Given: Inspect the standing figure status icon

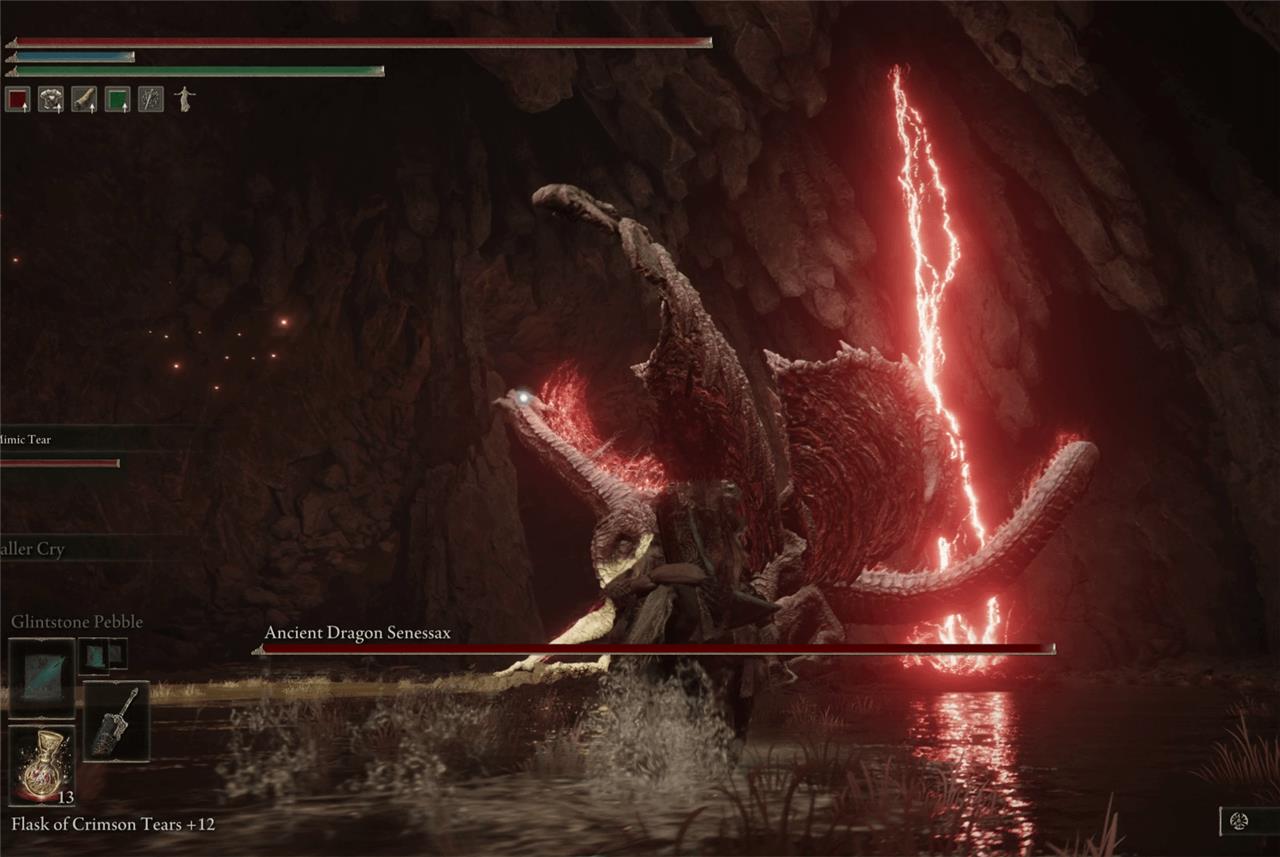Looking at the screenshot, I should pyautogui.click(x=184, y=98).
